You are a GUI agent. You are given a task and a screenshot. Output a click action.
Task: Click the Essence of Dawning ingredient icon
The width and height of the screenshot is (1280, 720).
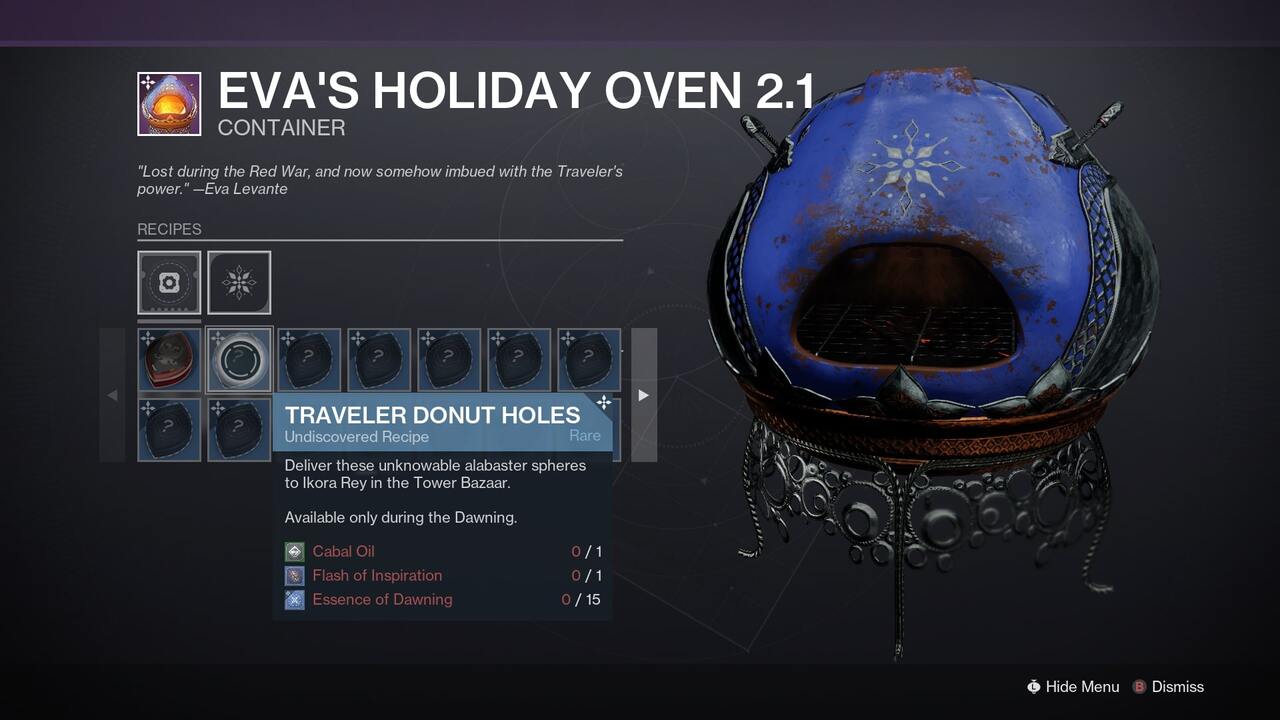pyautogui.click(x=293, y=599)
